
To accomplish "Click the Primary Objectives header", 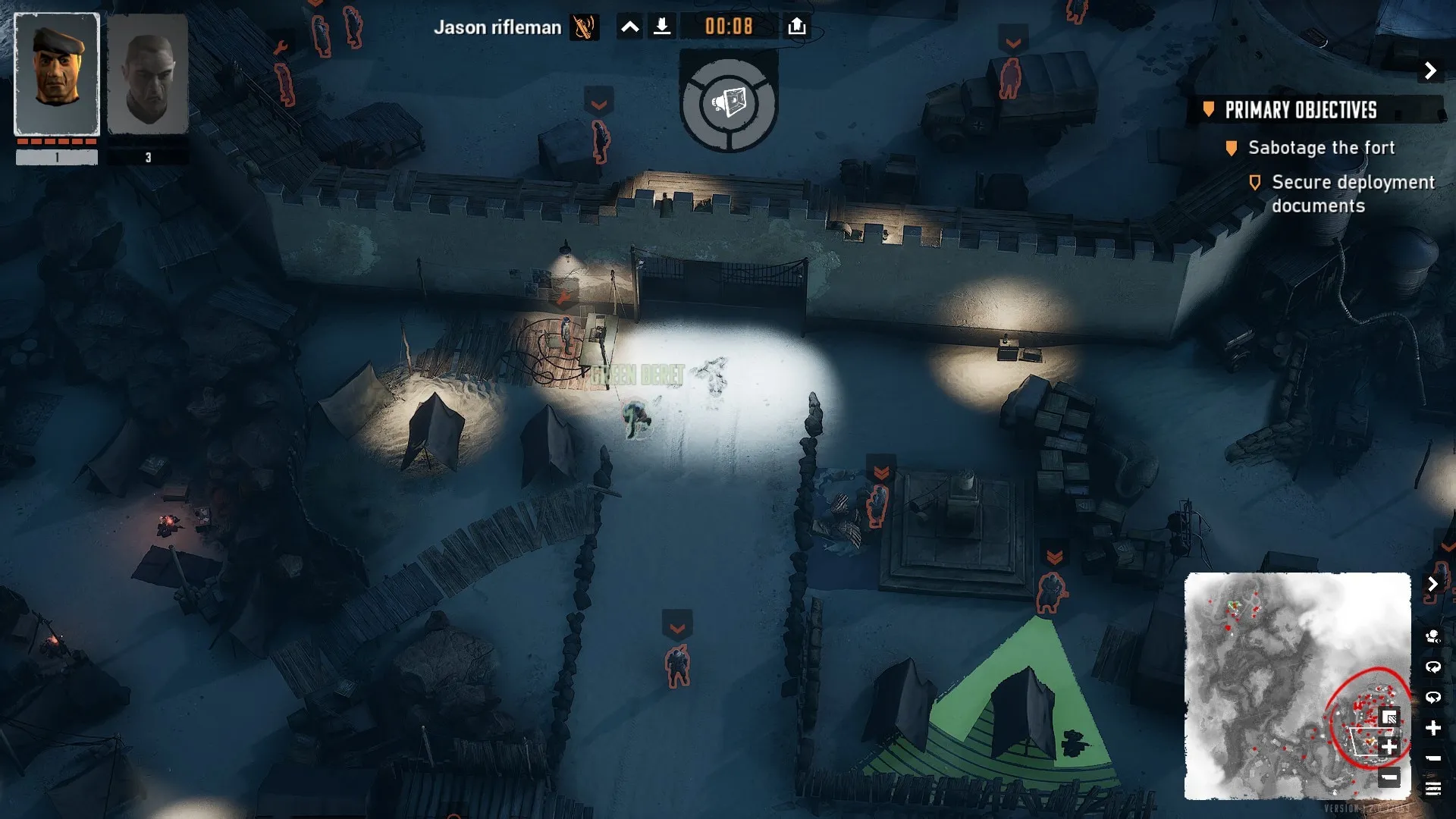I will pyautogui.click(x=1301, y=110).
